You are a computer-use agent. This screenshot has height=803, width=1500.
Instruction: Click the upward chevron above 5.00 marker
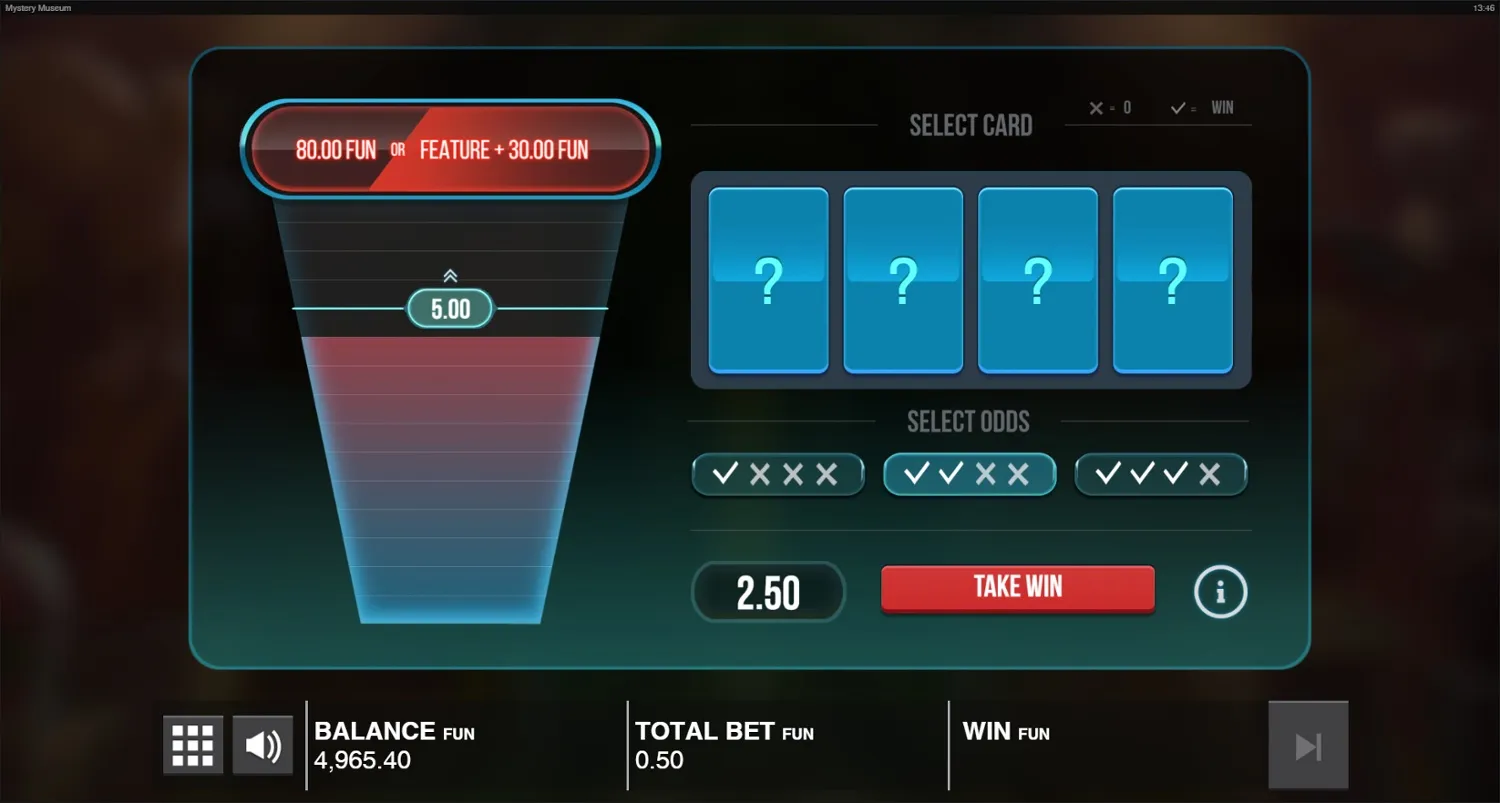pyautogui.click(x=450, y=276)
